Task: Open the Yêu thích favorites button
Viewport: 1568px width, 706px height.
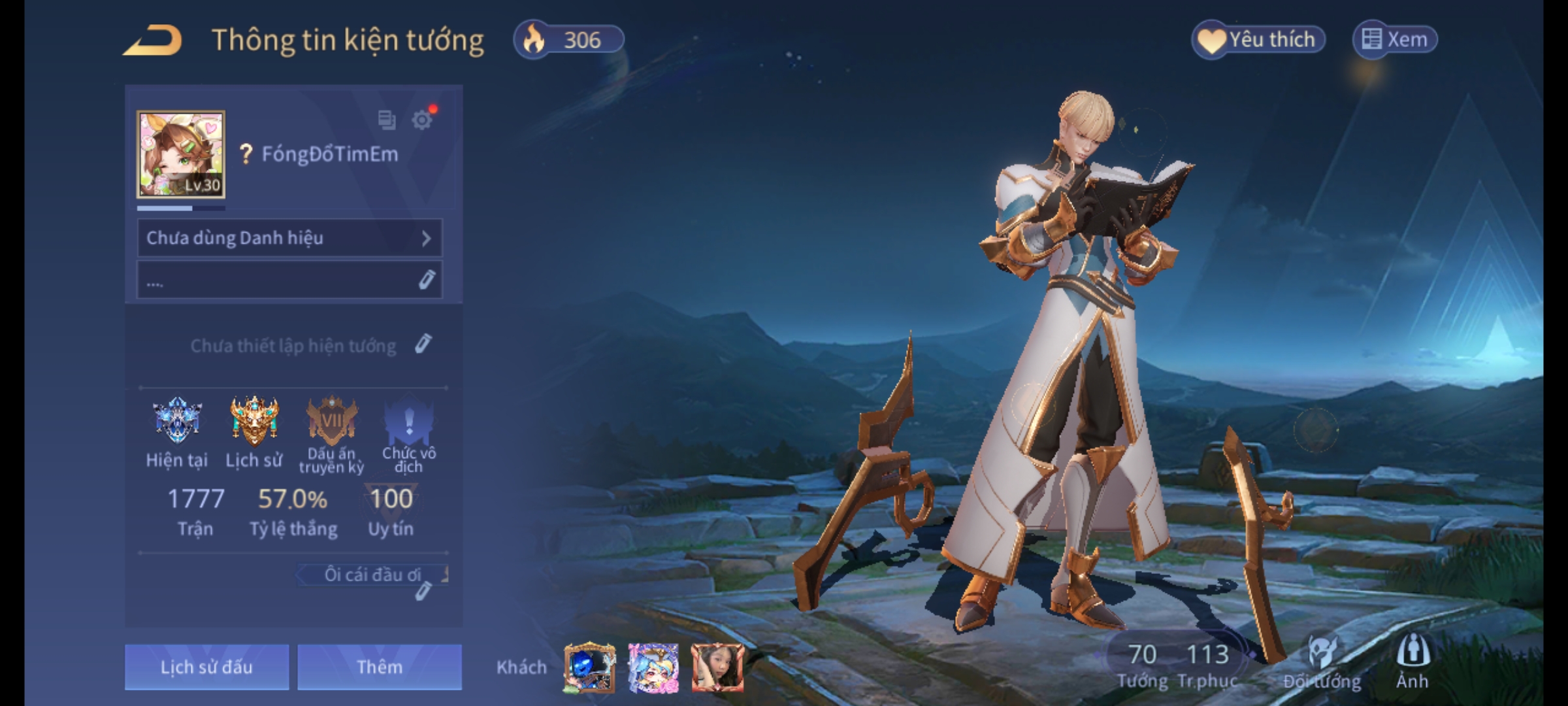Action: [1259, 40]
